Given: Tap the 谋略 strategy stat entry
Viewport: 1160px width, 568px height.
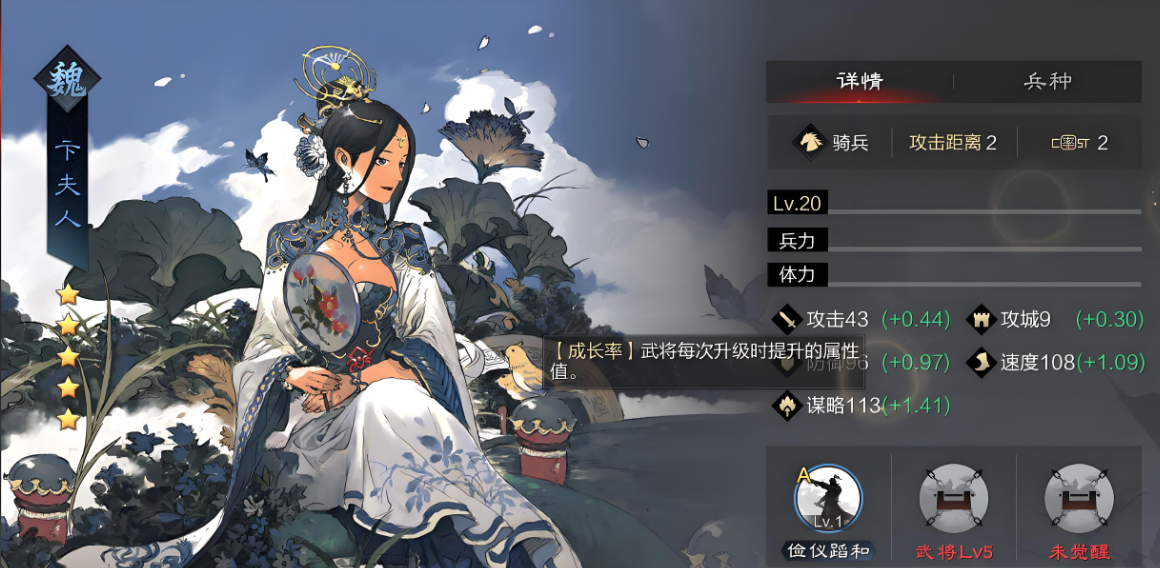Looking at the screenshot, I should click(845, 405).
